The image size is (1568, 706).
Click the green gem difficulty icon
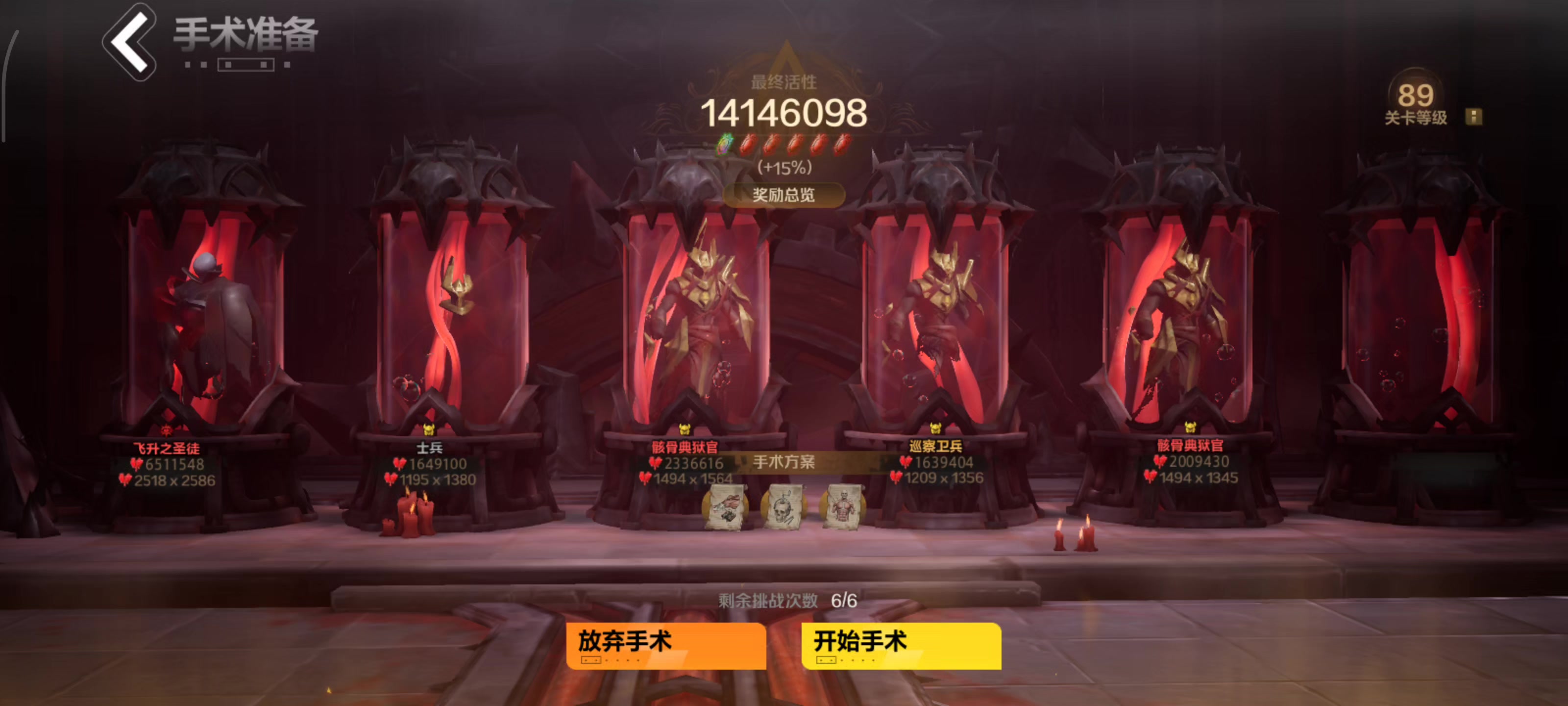click(x=724, y=145)
